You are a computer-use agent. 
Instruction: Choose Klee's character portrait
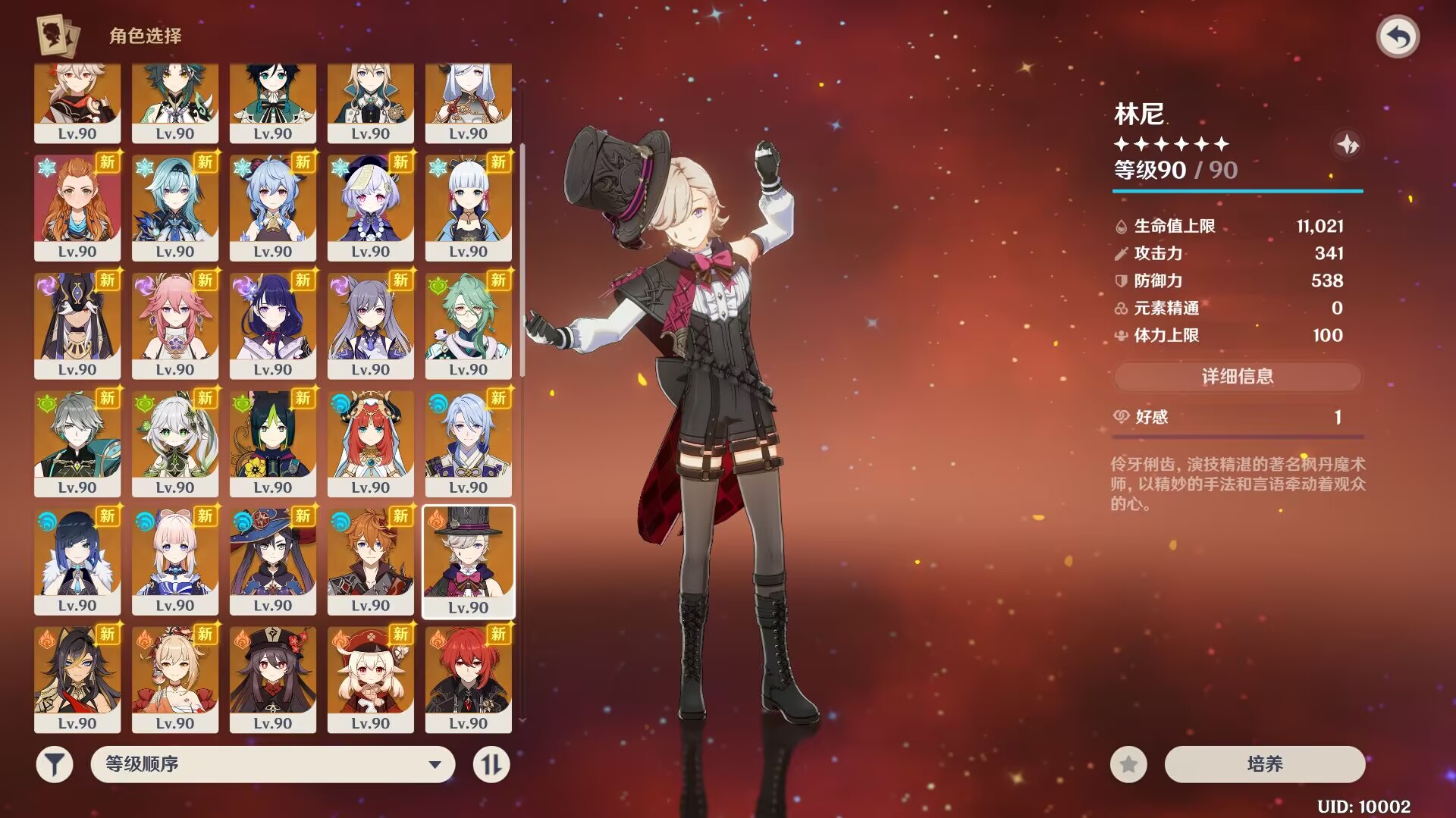370,679
